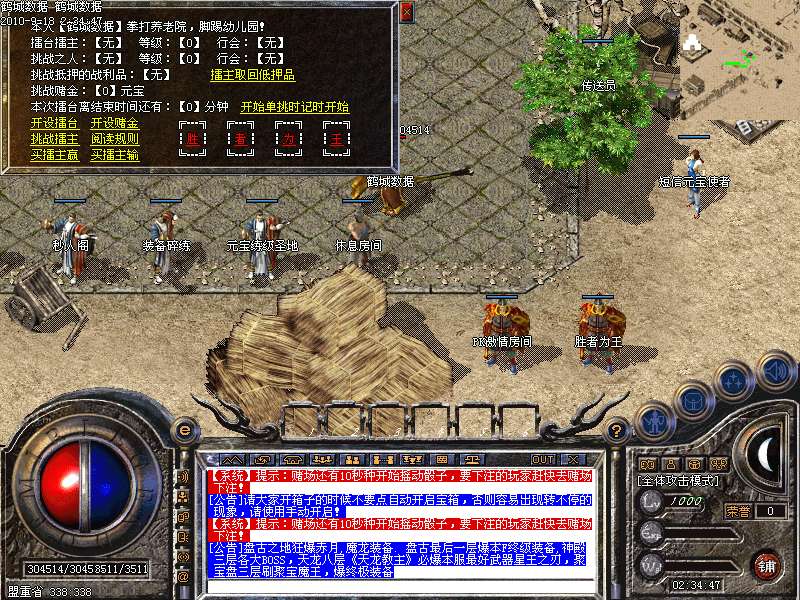Read the rules via 阅读规则
Viewport: 800px width, 600px height.
(x=115, y=139)
